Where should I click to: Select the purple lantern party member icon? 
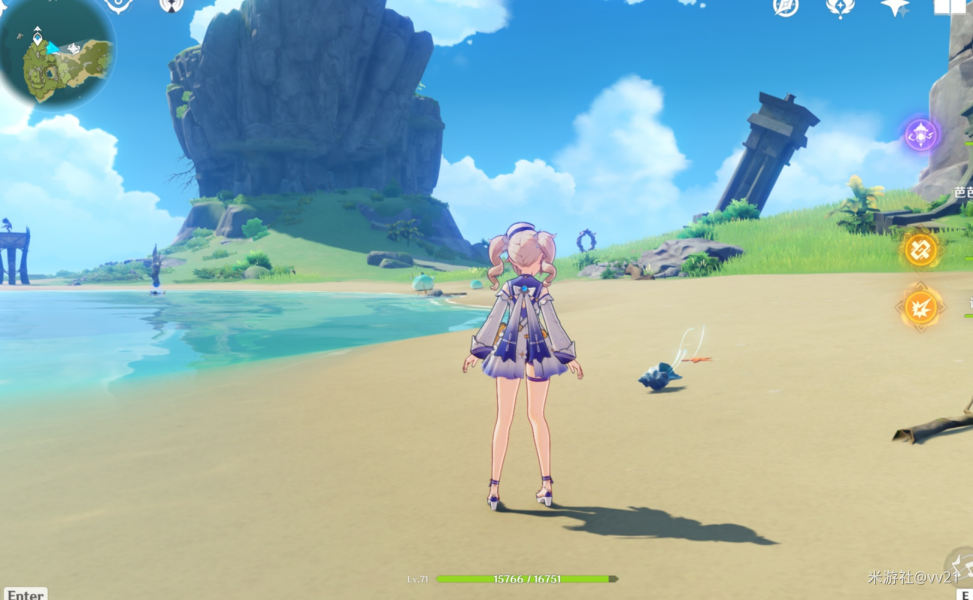921,134
